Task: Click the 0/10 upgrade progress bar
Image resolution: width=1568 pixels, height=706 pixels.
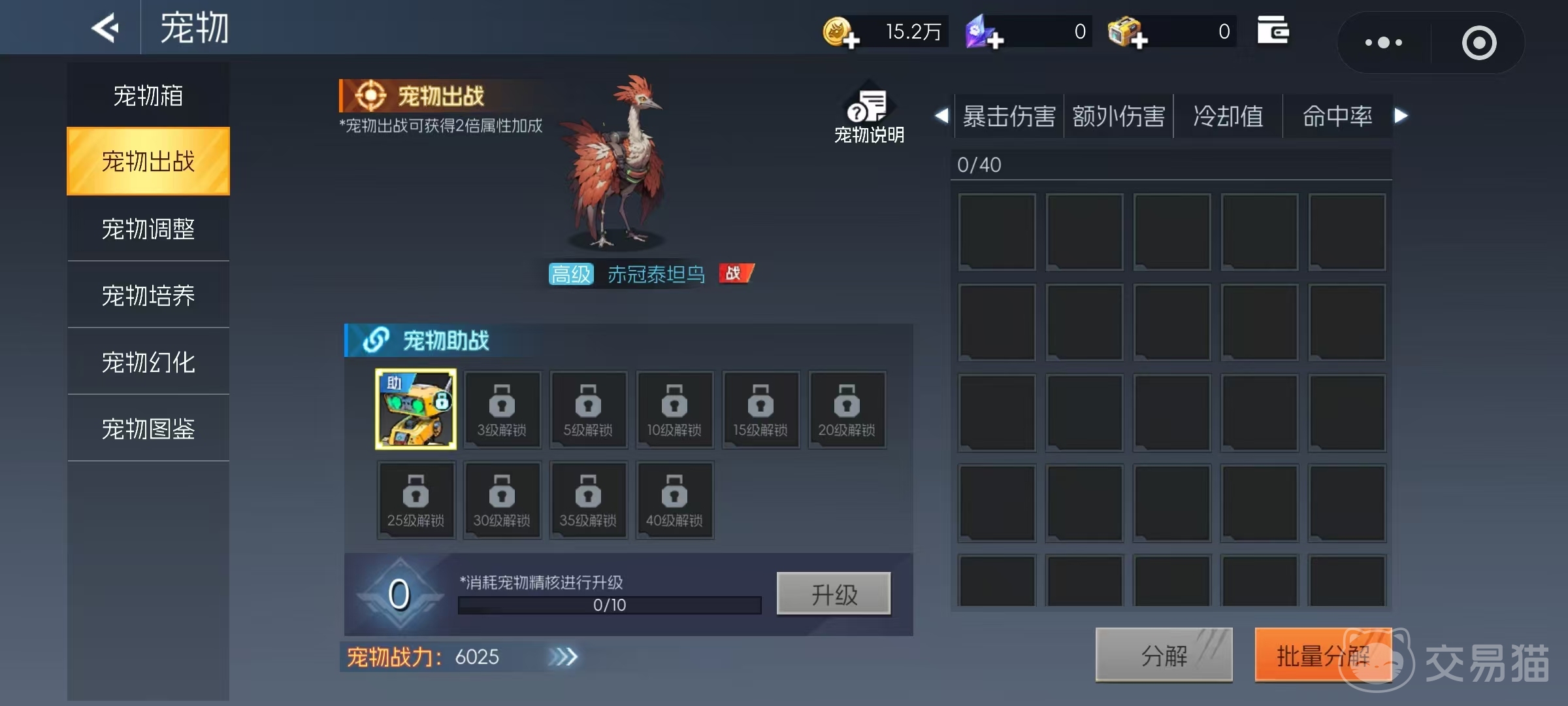Action: [x=608, y=605]
